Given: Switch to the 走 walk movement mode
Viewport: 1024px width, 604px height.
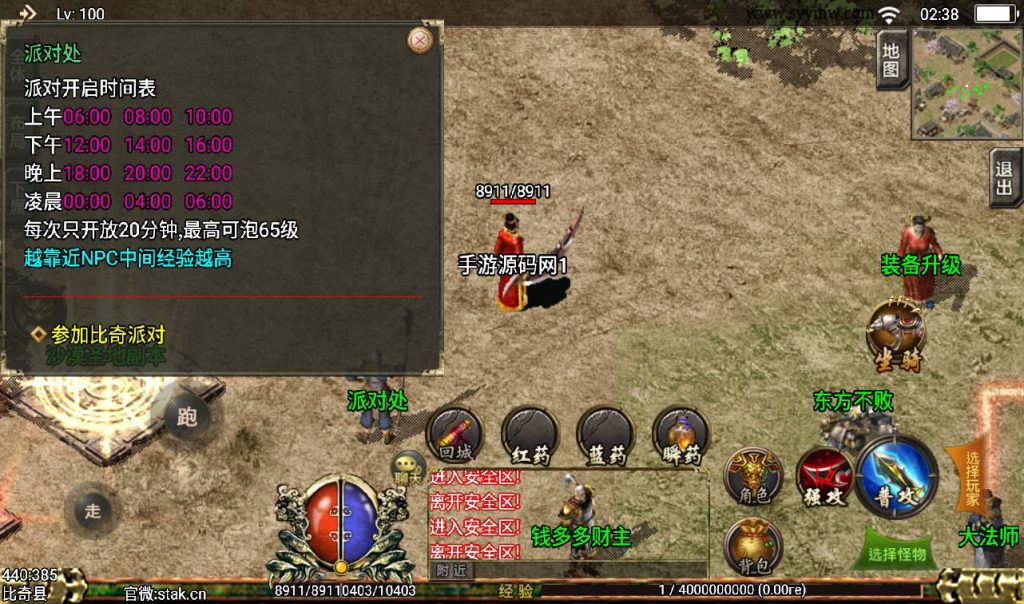Looking at the screenshot, I should (93, 510).
